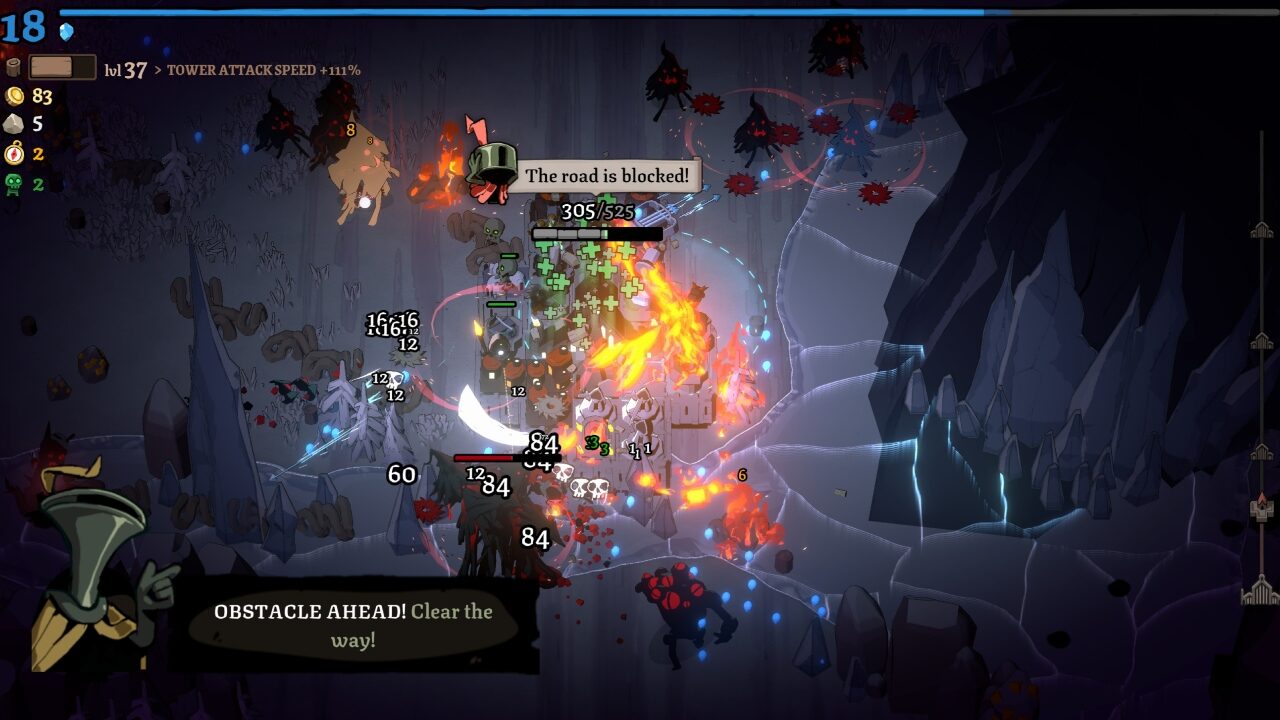Expand the chevron after lvl 37
1280x720 pixels.
coord(159,70)
